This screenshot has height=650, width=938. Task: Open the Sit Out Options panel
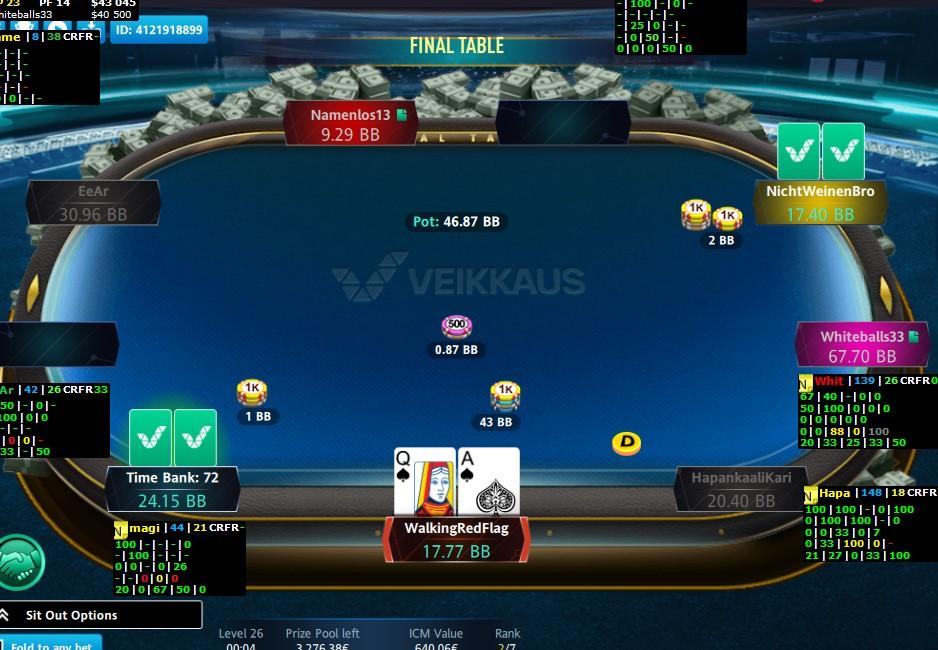(x=100, y=615)
